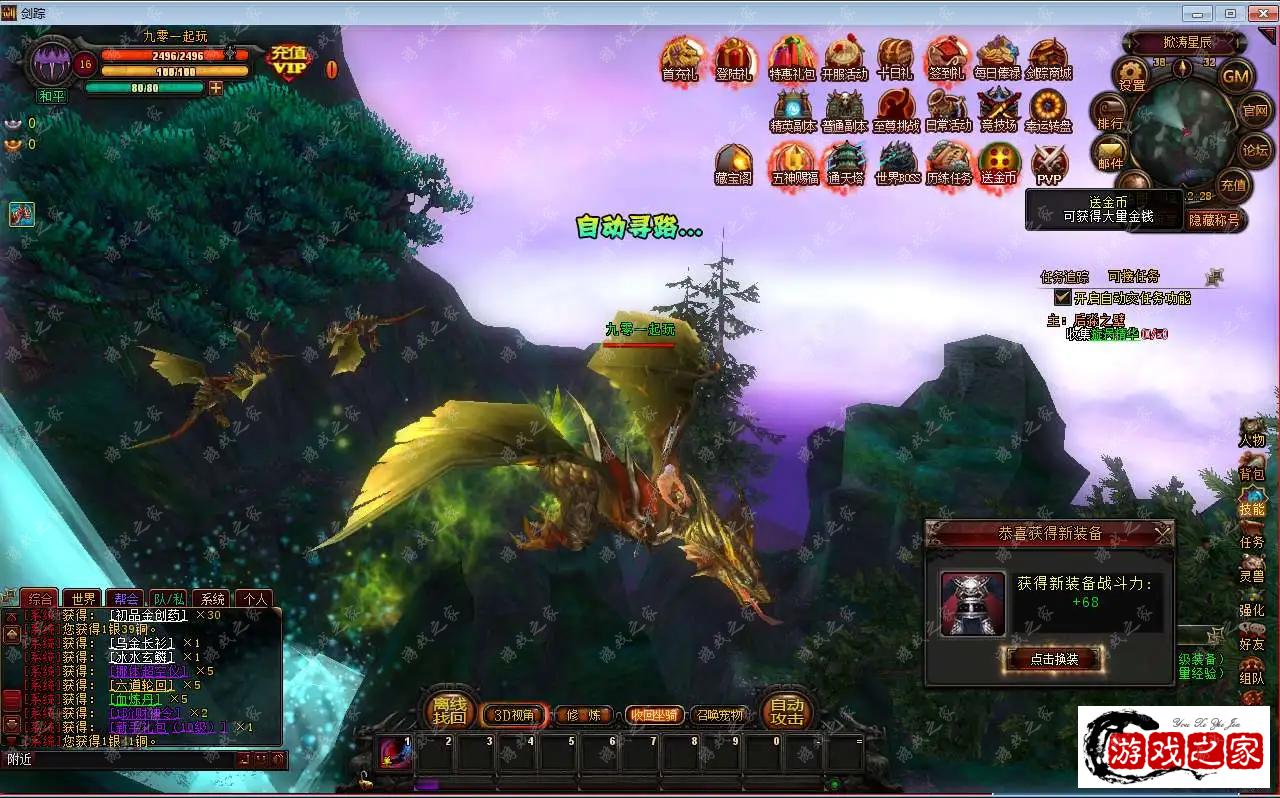Open the 世界BOSS icon
The width and height of the screenshot is (1280, 798).
point(897,163)
